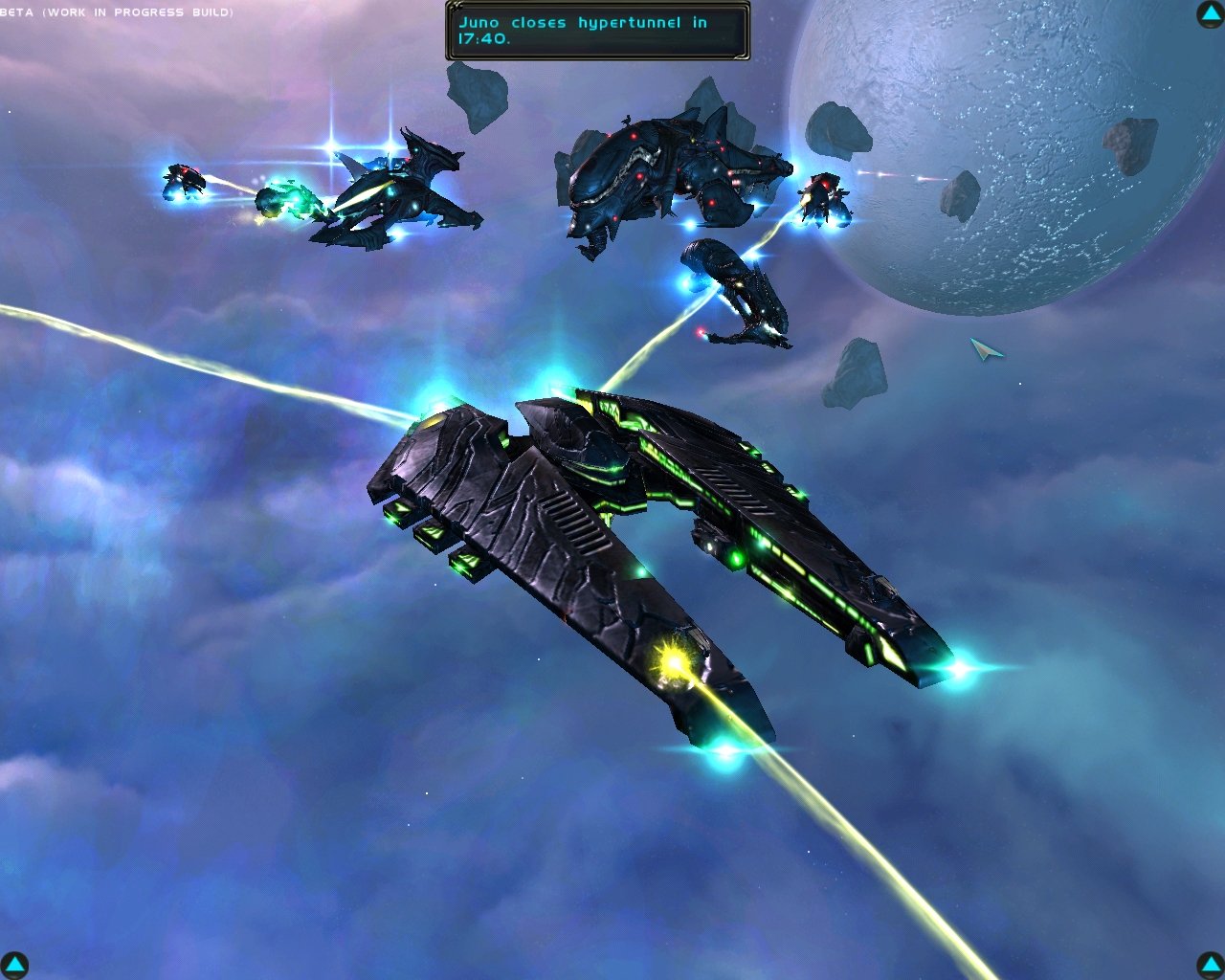Open the top-right corner panel triangle icon
This screenshot has width=1225, height=980.
tap(1208, 14)
